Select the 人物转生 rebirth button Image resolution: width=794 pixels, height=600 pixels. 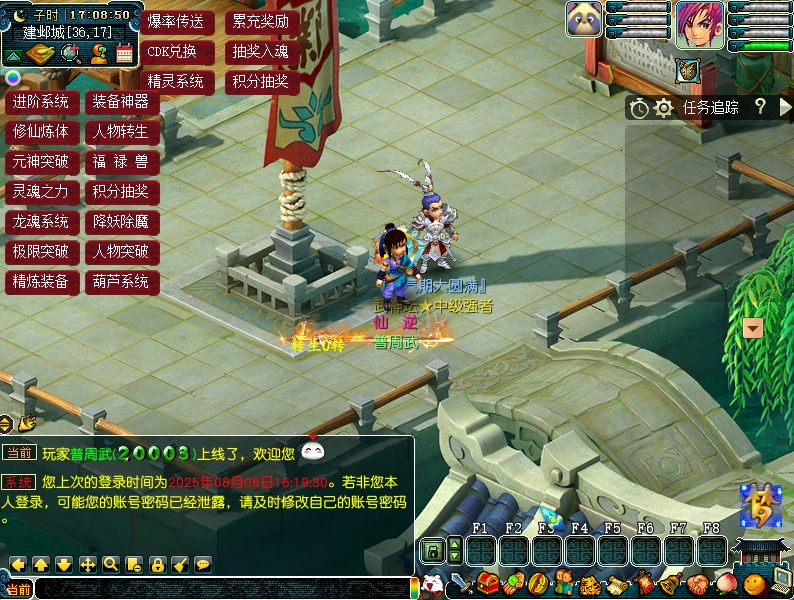click(x=121, y=131)
